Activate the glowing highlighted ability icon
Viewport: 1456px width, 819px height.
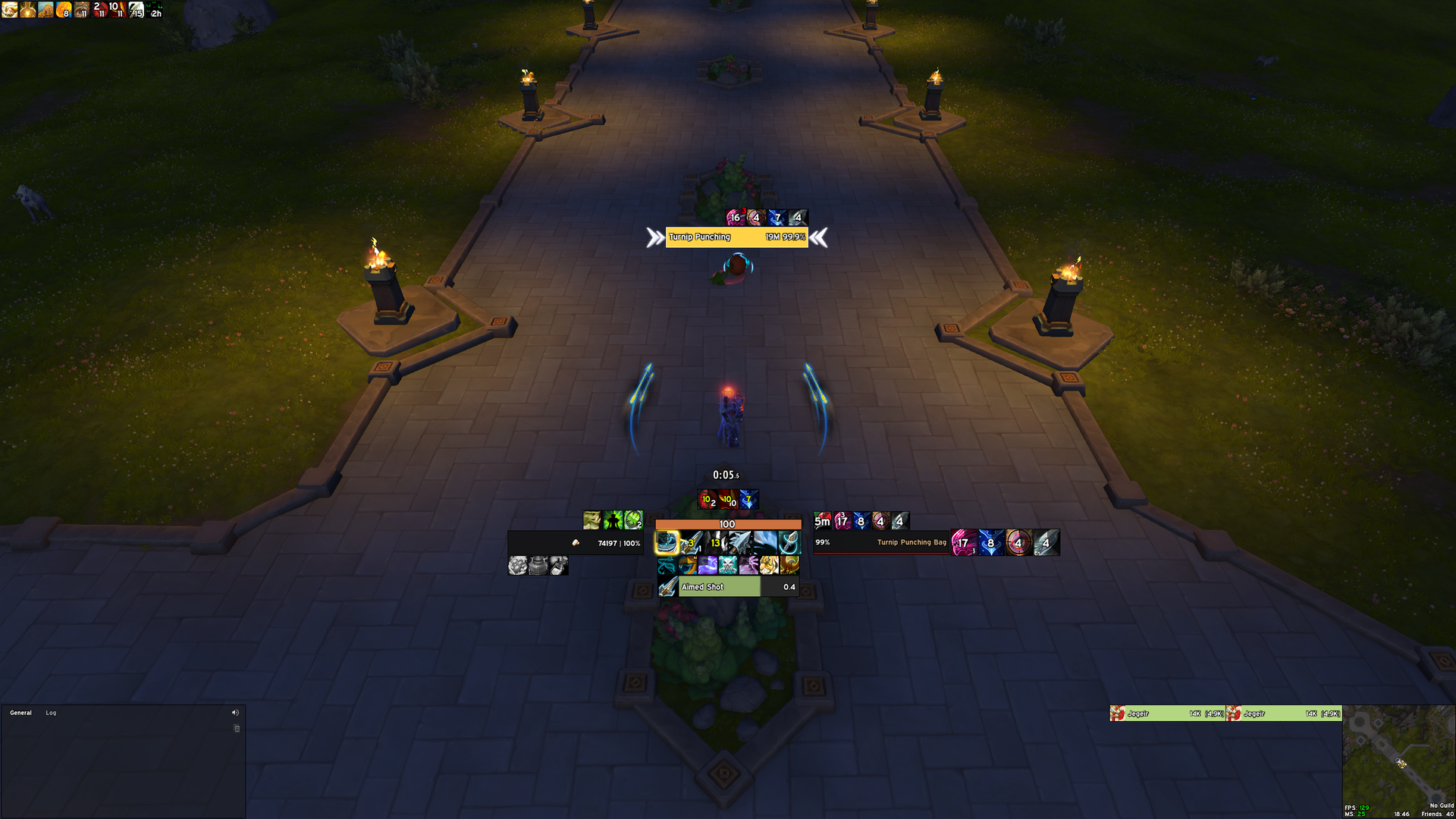tap(667, 542)
